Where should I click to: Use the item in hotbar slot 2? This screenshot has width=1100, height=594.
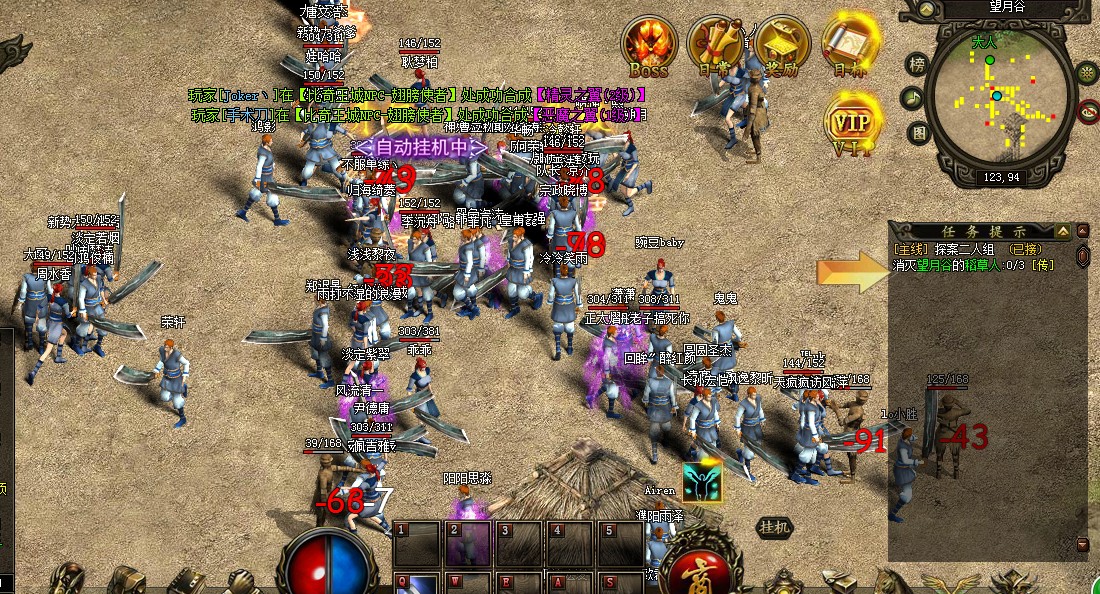[x=466, y=545]
